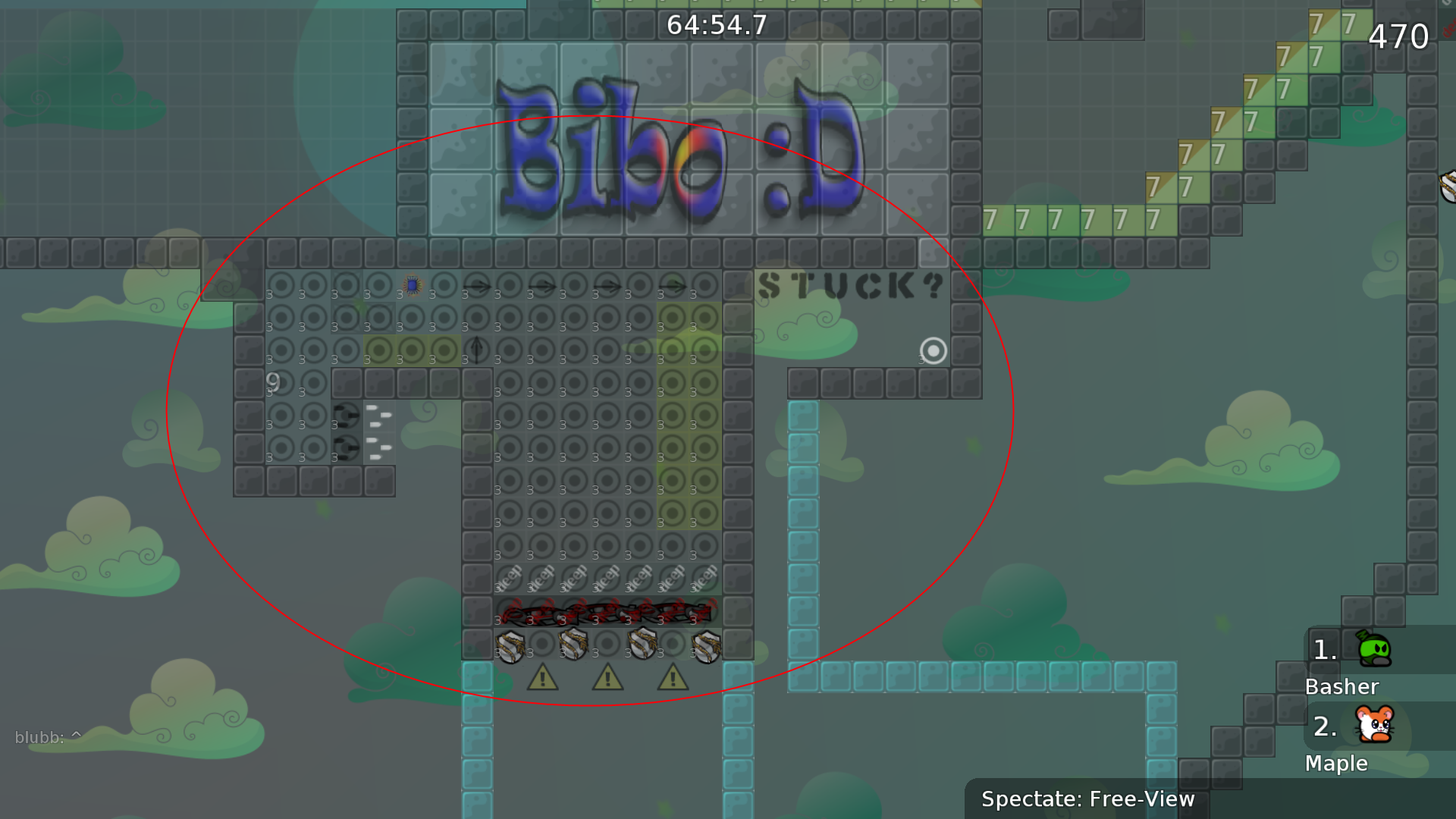
Task: Toggle the rightmost speedup arrow tile
Action: pos(671,284)
